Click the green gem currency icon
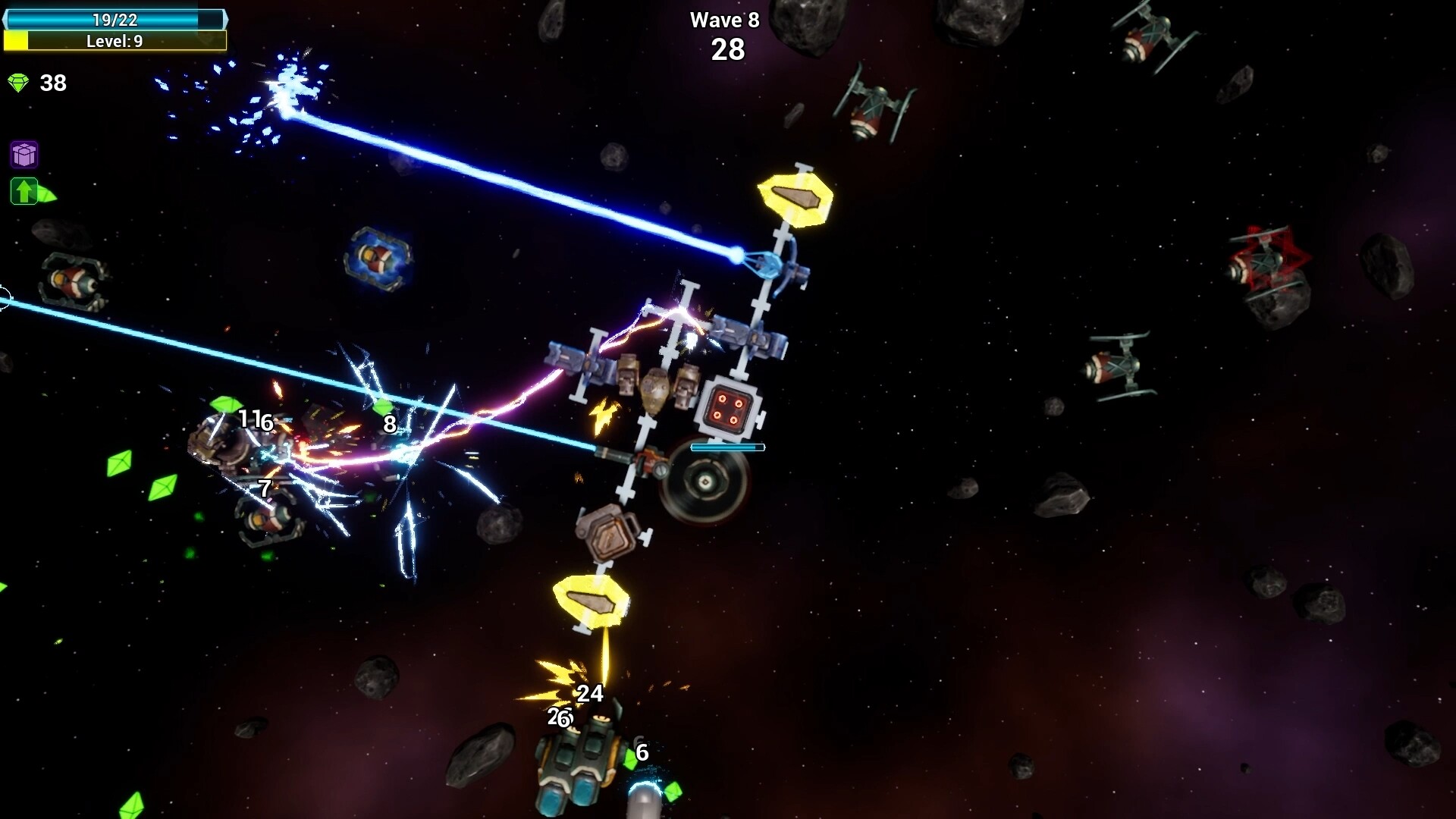Screen dimensions: 1456x819 tap(19, 82)
